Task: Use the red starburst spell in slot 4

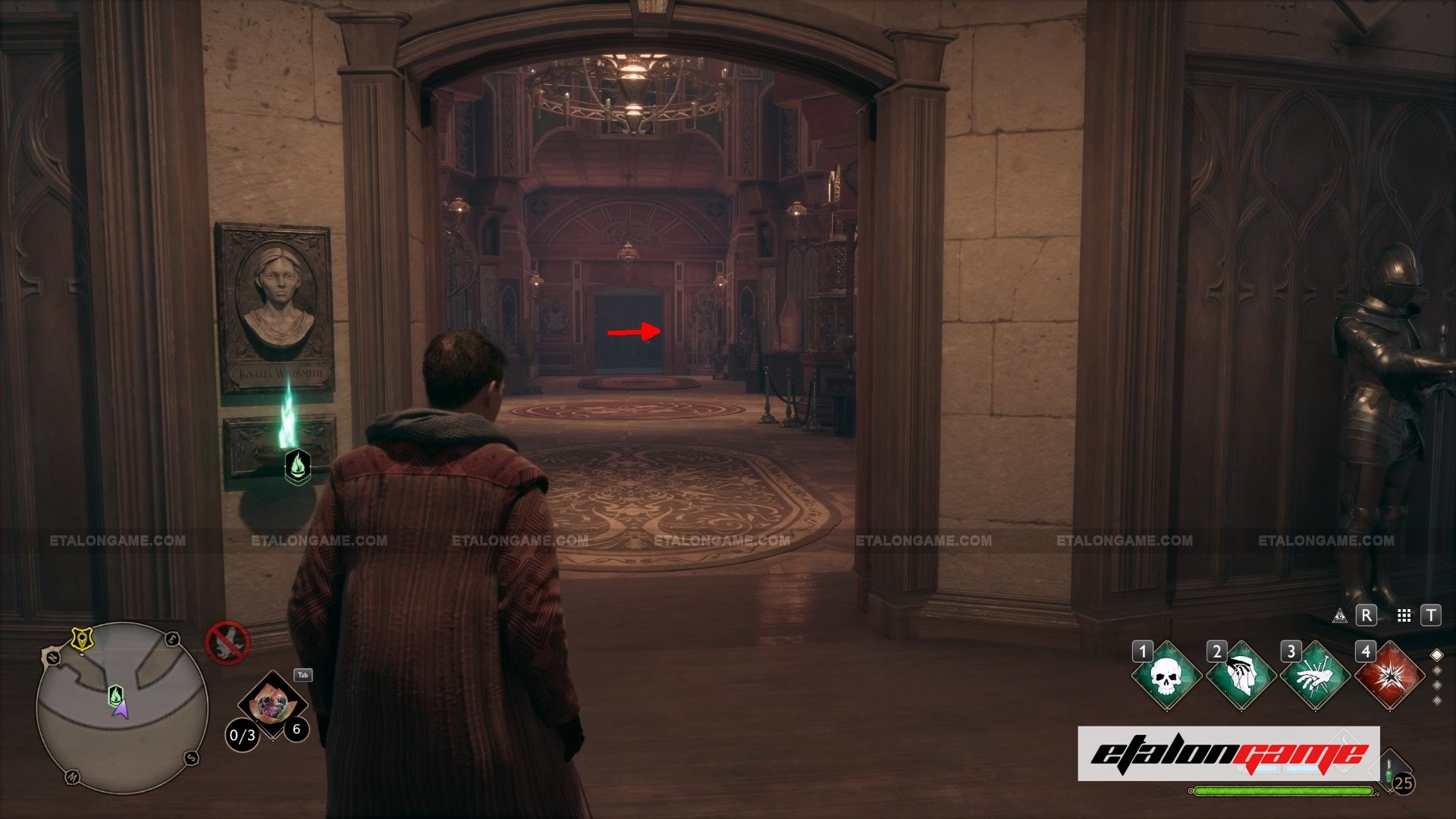Action: tap(1389, 676)
